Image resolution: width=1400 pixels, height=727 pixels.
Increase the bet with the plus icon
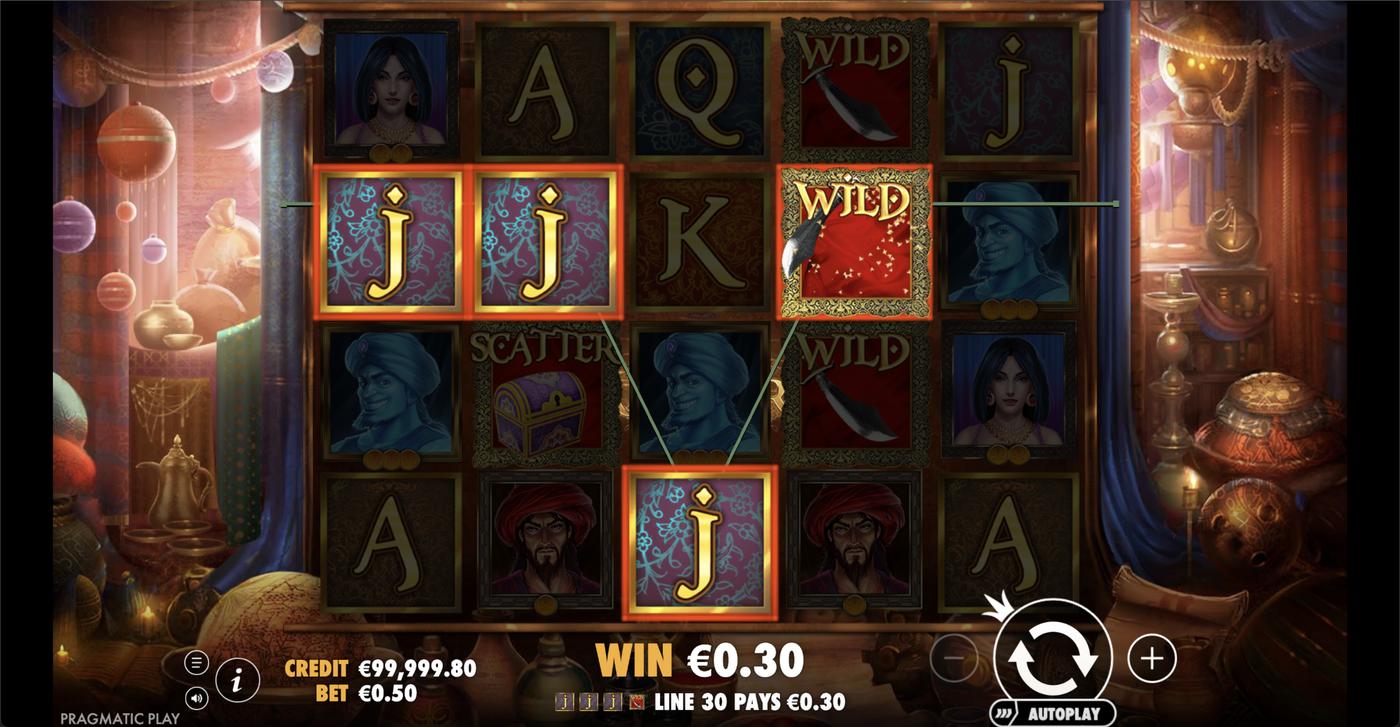coord(1153,658)
